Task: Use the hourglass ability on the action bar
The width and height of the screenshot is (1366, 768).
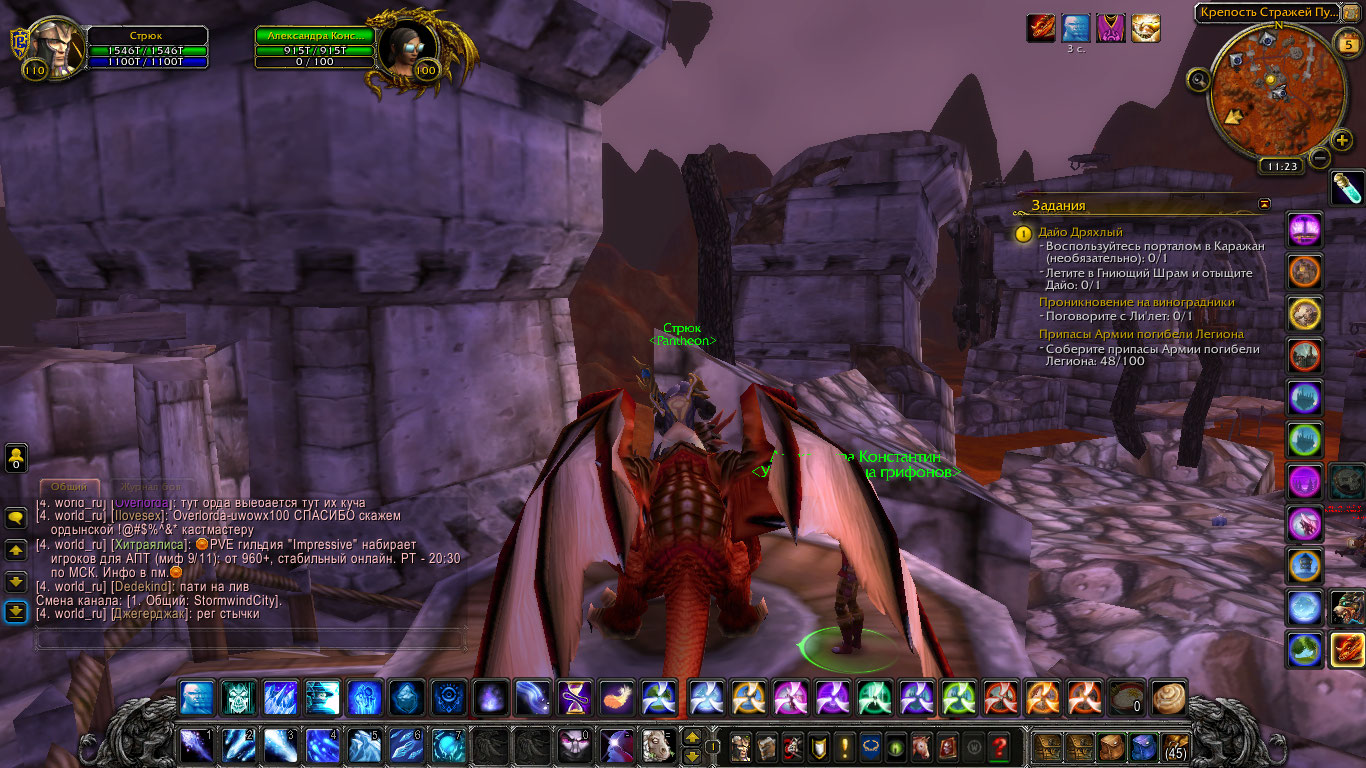Action: click(x=574, y=697)
